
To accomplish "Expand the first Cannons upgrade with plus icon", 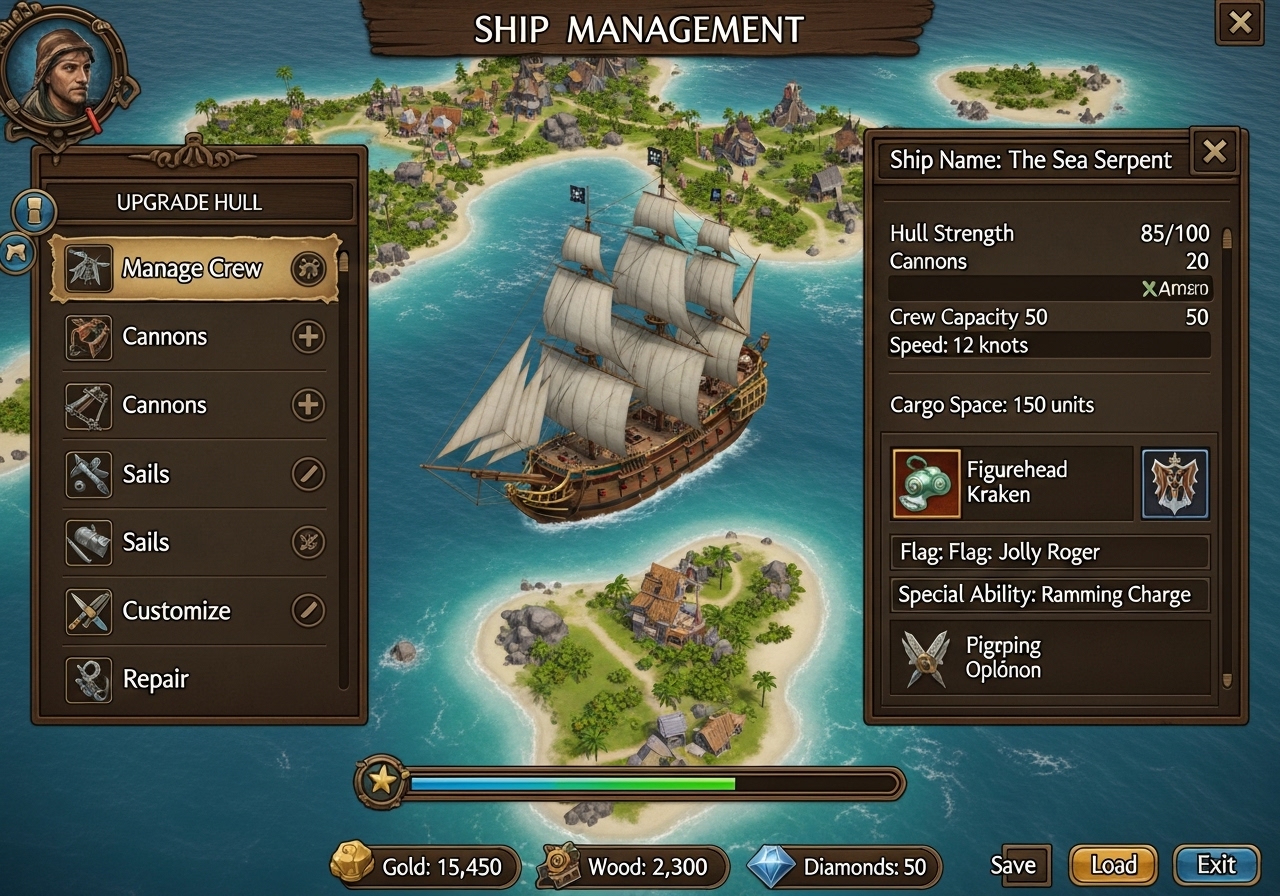I will [306, 337].
